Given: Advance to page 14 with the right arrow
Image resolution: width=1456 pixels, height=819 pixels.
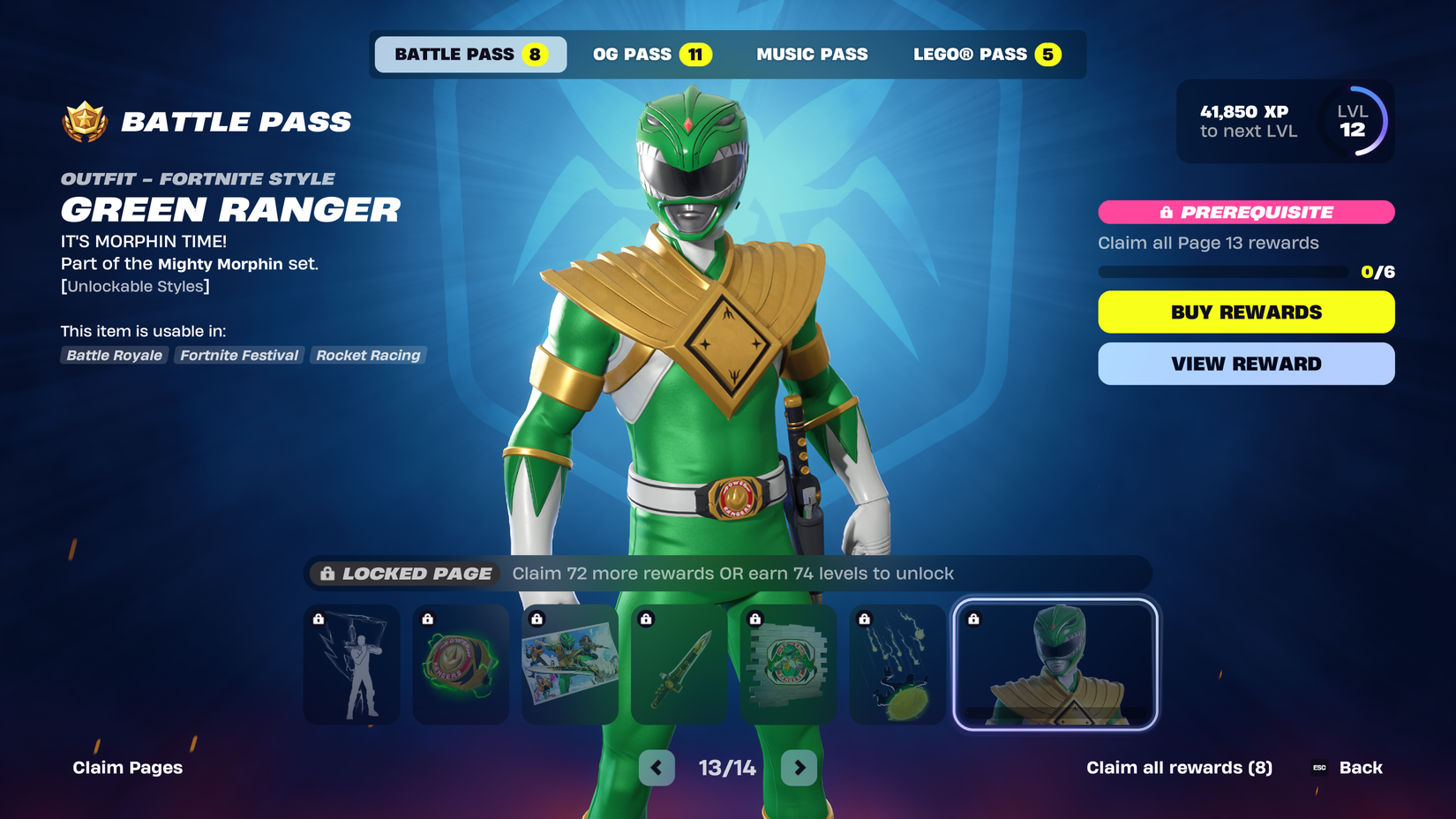Looking at the screenshot, I should [799, 768].
